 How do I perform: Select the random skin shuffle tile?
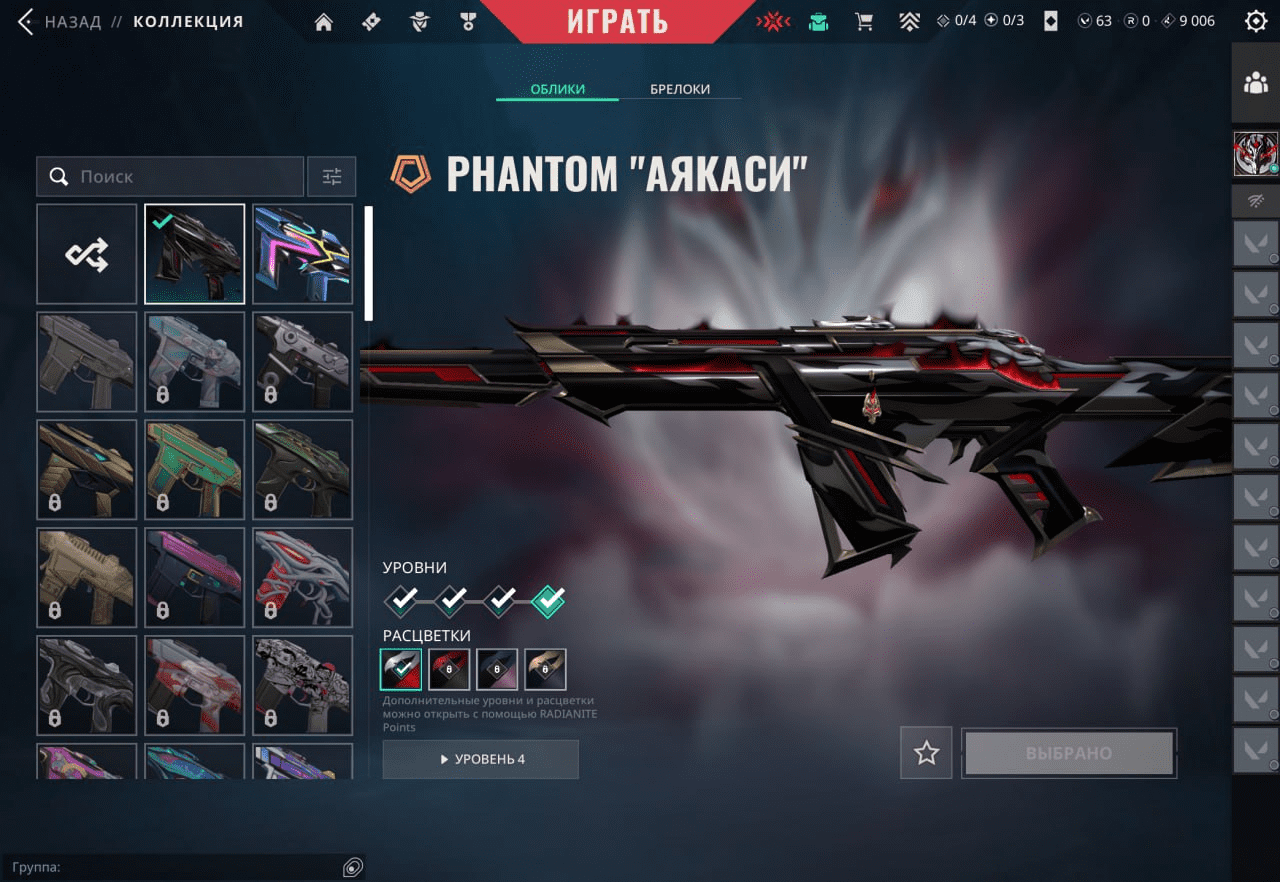click(87, 254)
